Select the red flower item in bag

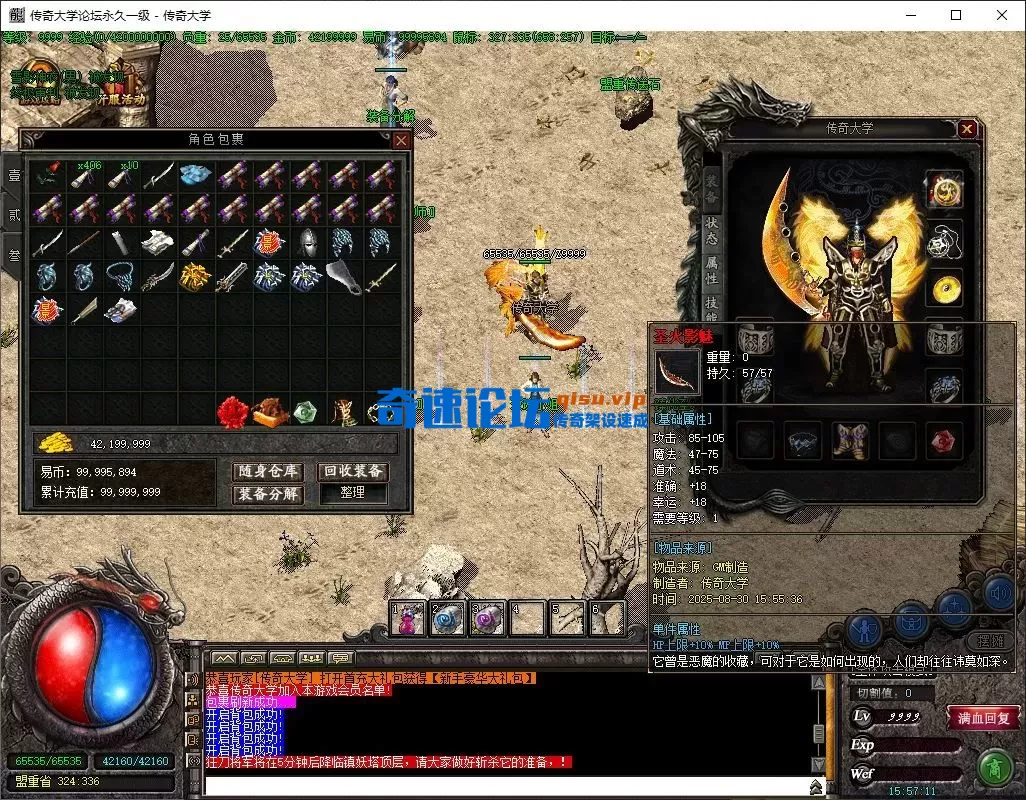tap(232, 411)
